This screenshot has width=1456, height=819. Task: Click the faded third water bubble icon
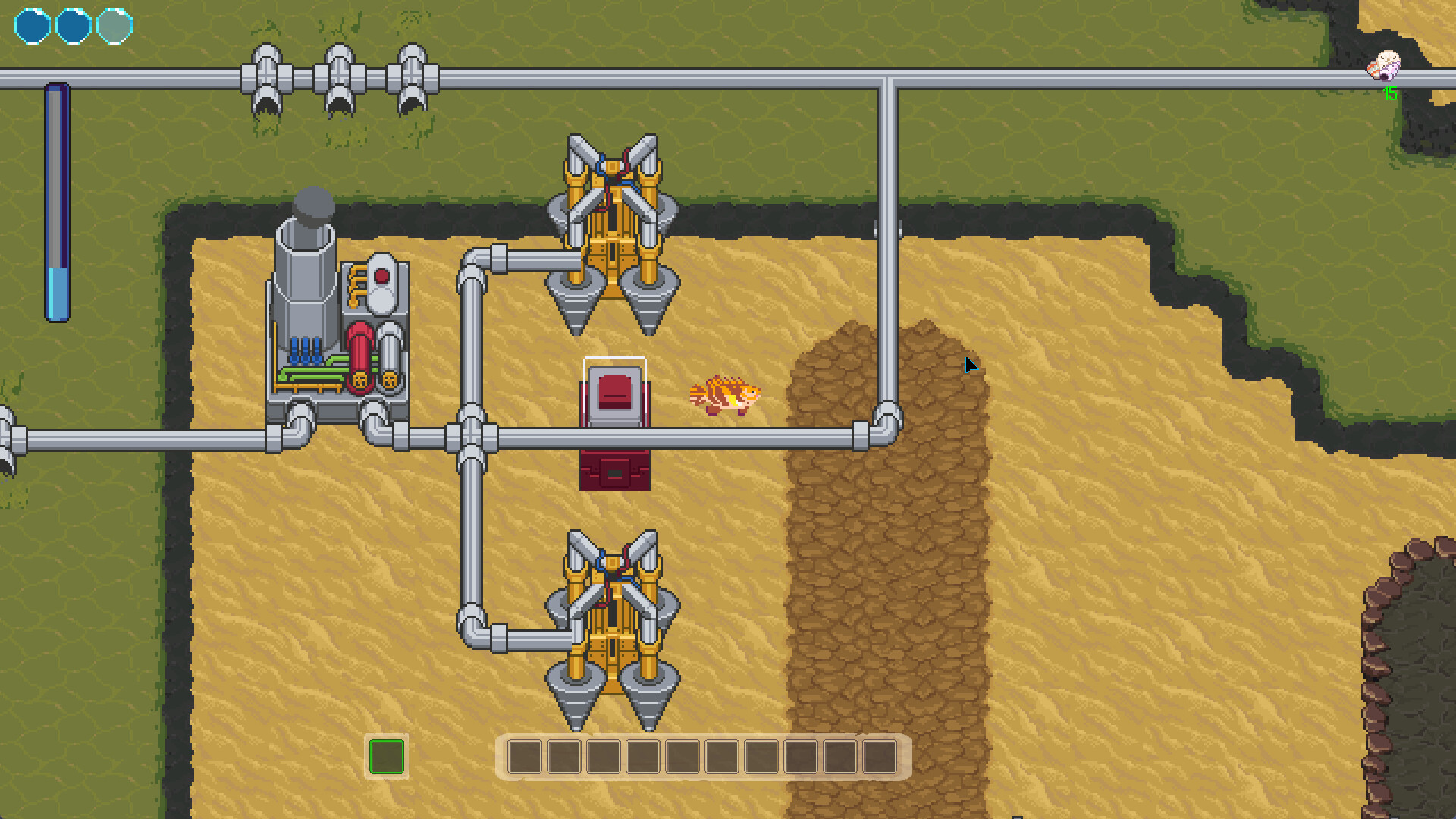114,25
